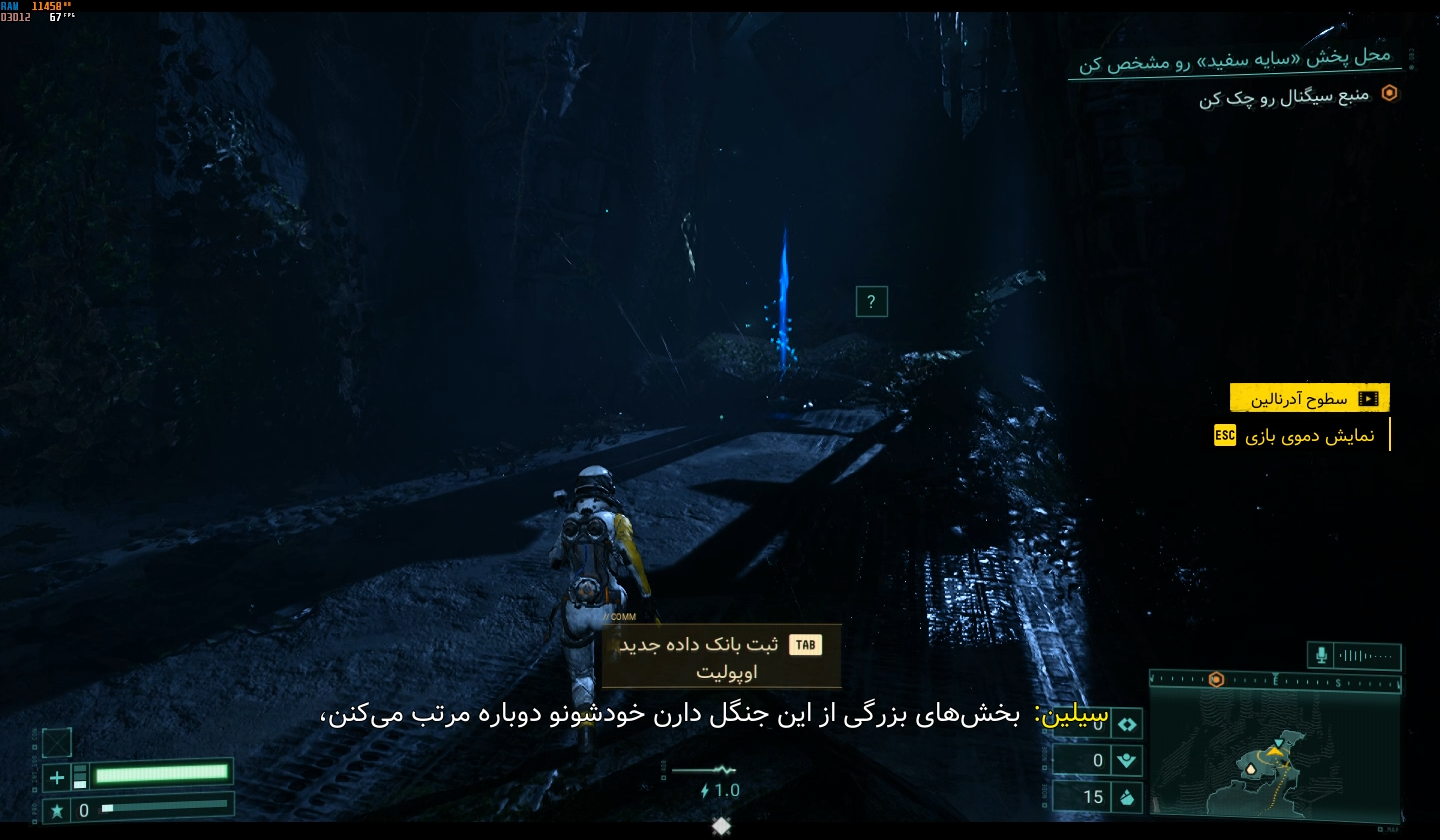Select the star proficiency icon
Screen dimensions: 1440x840
(57, 810)
